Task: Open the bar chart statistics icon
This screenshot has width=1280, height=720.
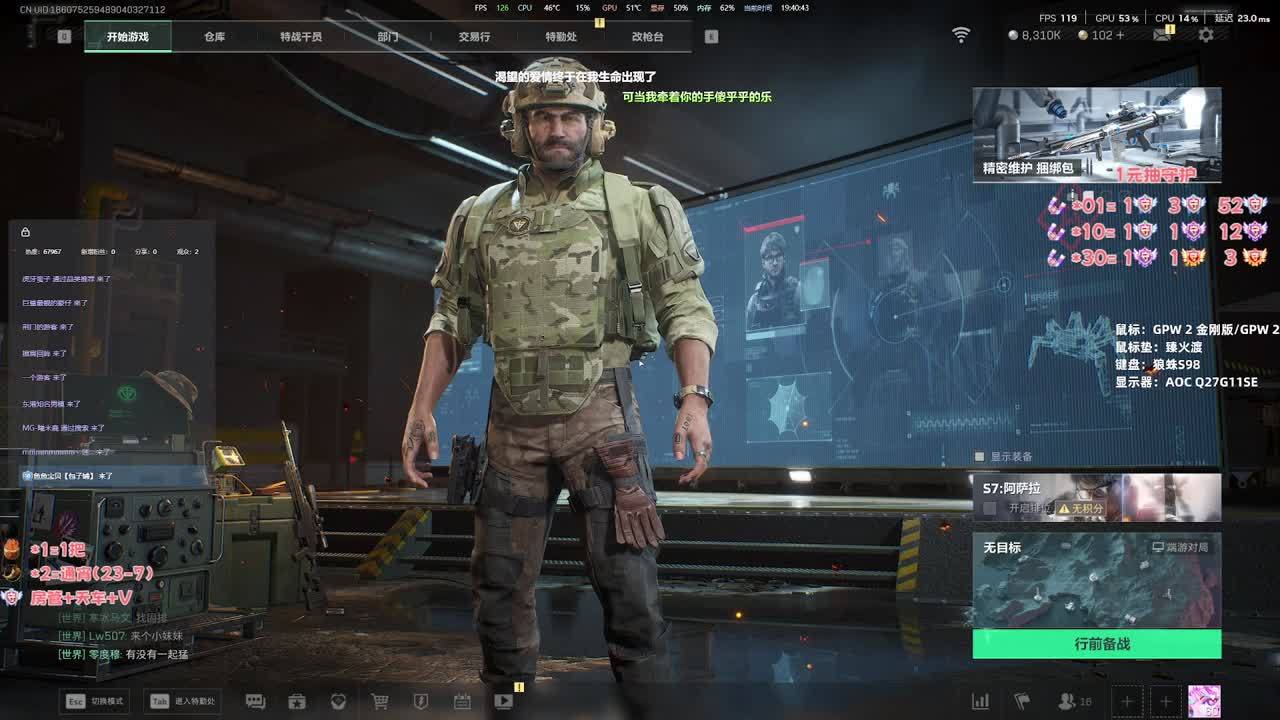Action: tap(981, 701)
